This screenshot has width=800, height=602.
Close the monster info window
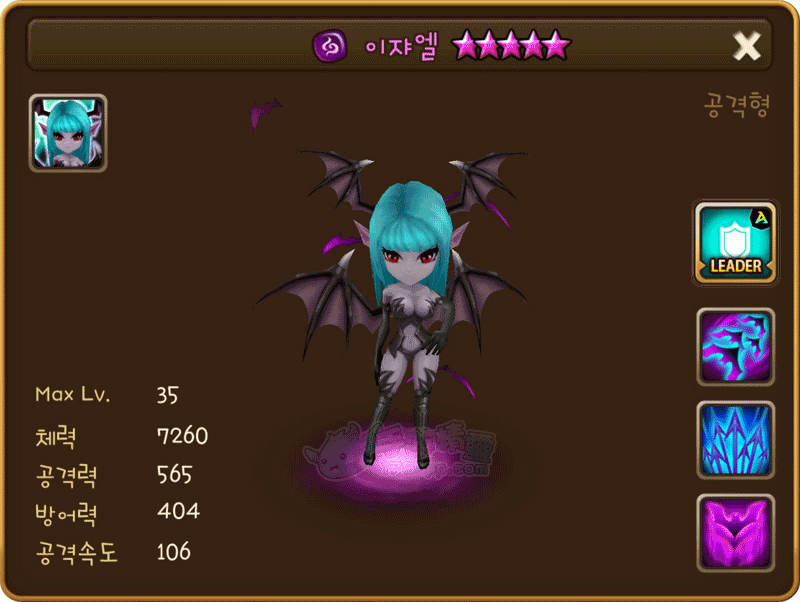pos(747,45)
